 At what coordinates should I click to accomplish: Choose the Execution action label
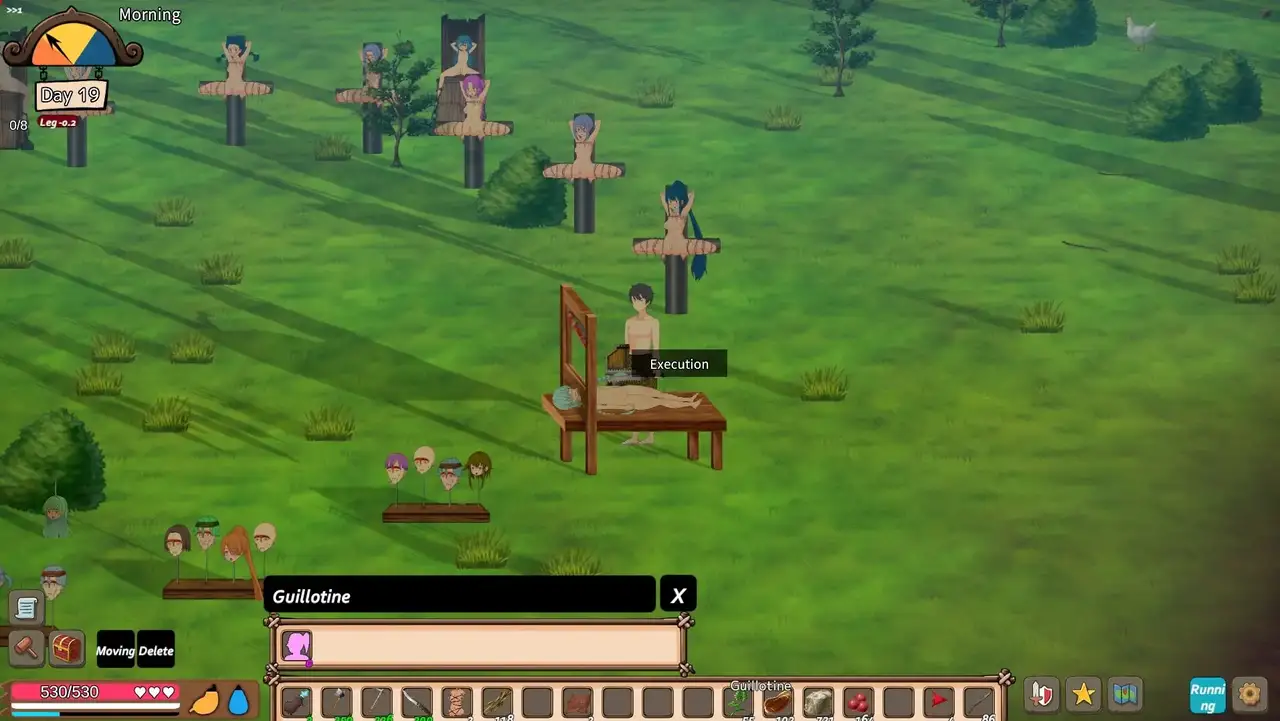pos(679,364)
